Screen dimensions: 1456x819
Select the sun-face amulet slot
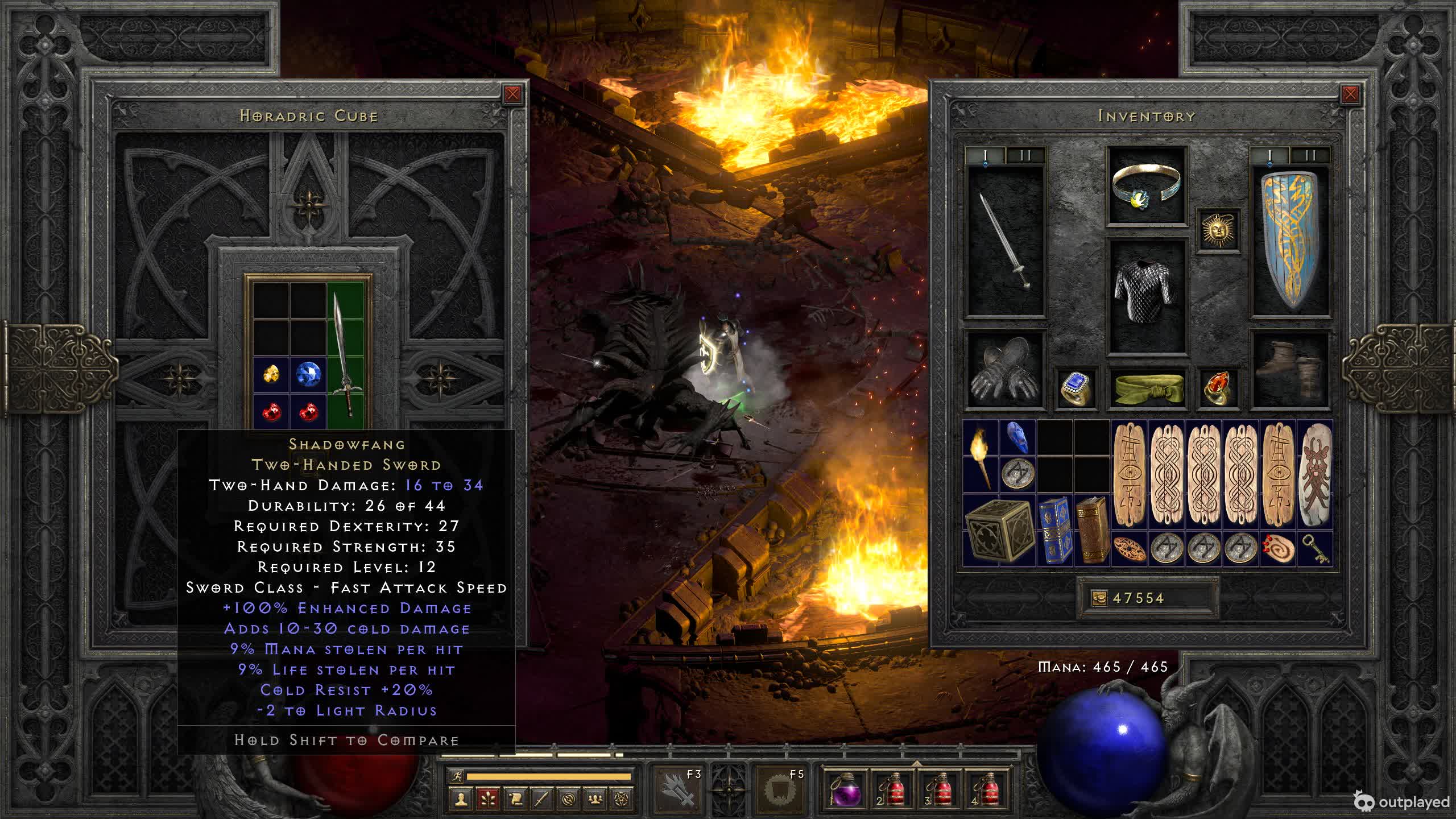point(1218,230)
